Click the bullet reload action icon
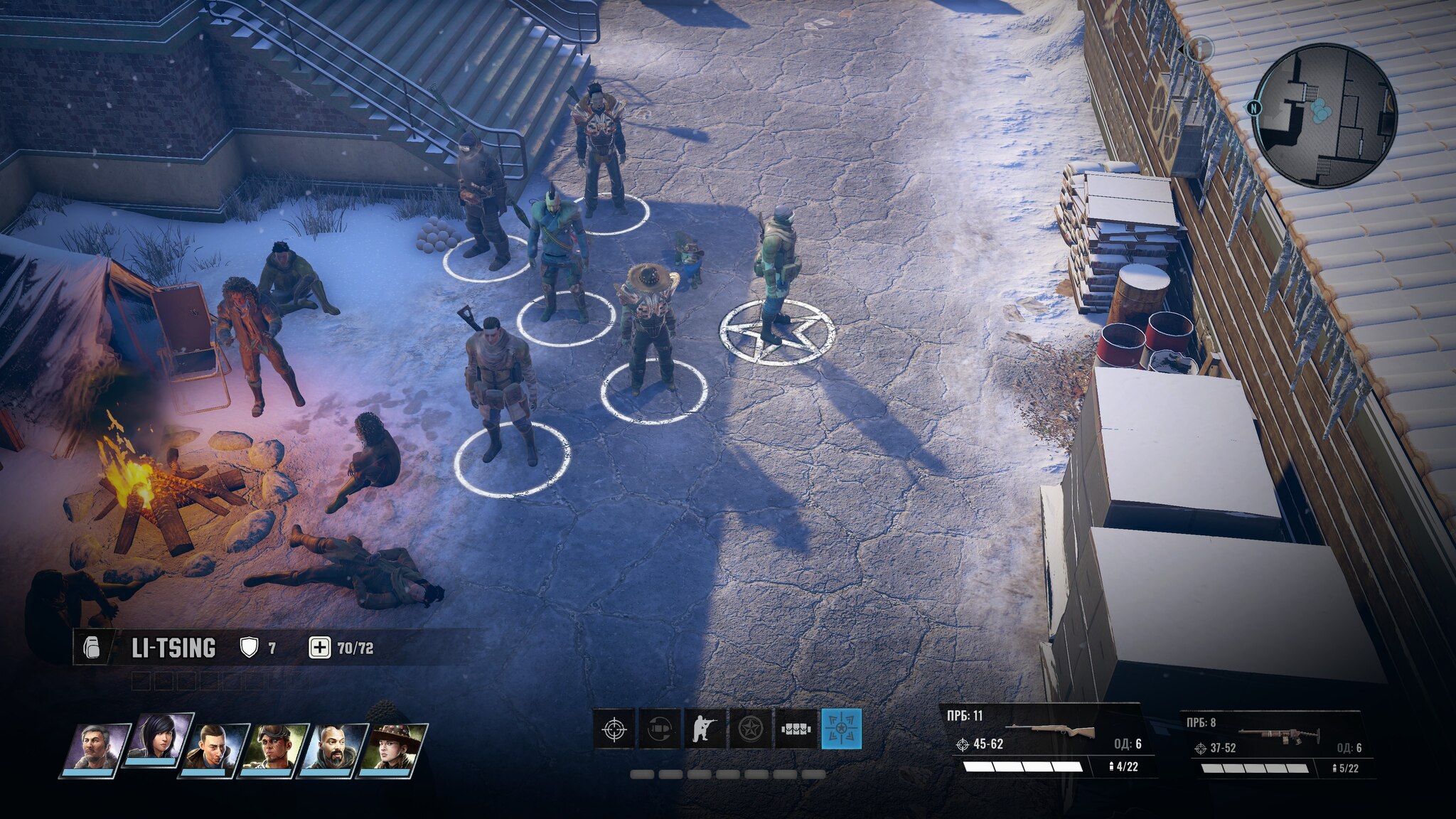The height and width of the screenshot is (819, 1456). pos(659,729)
